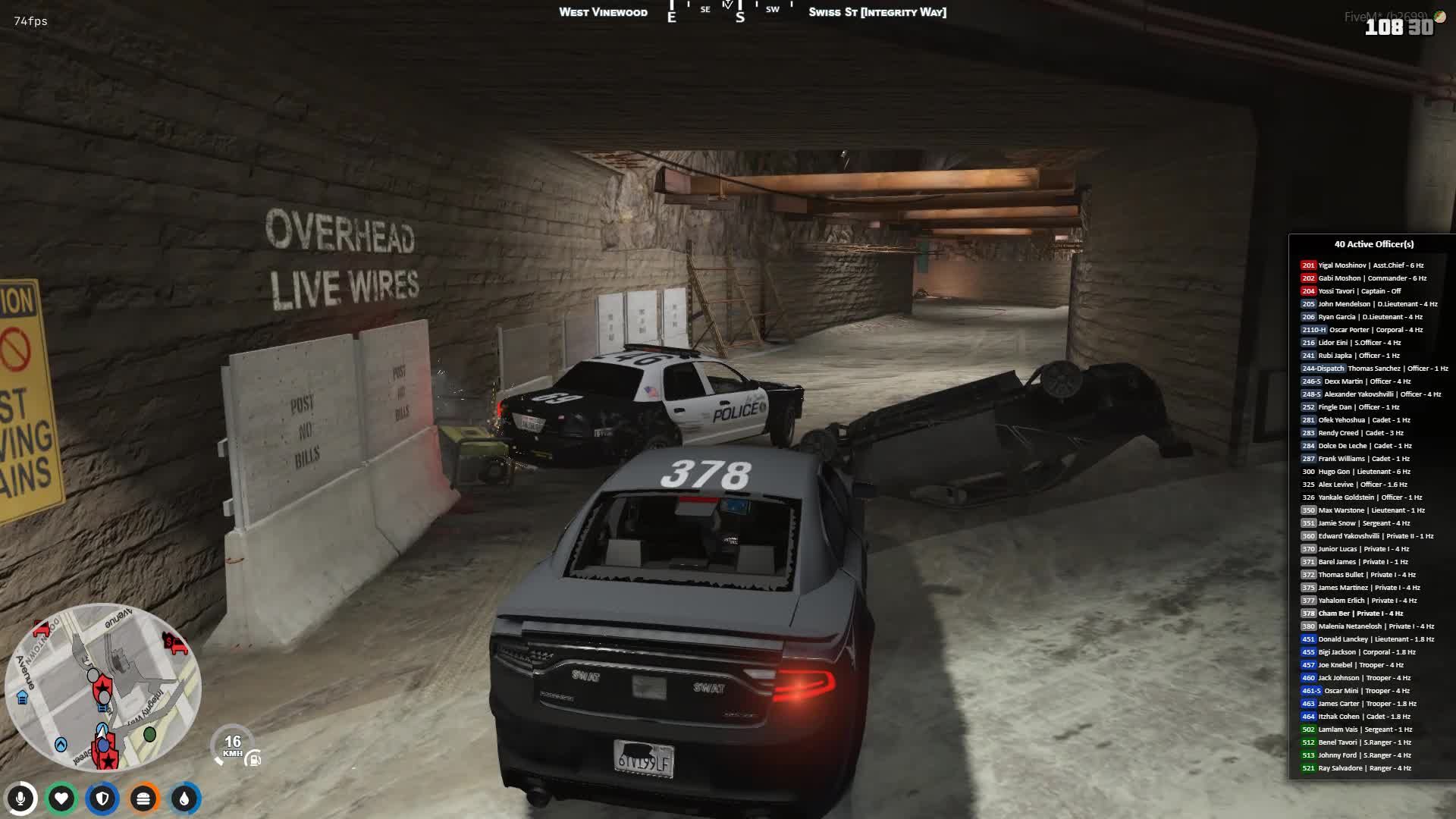Click the 40 Active Officer(s) header
The image size is (1456, 819).
pyautogui.click(x=1373, y=244)
